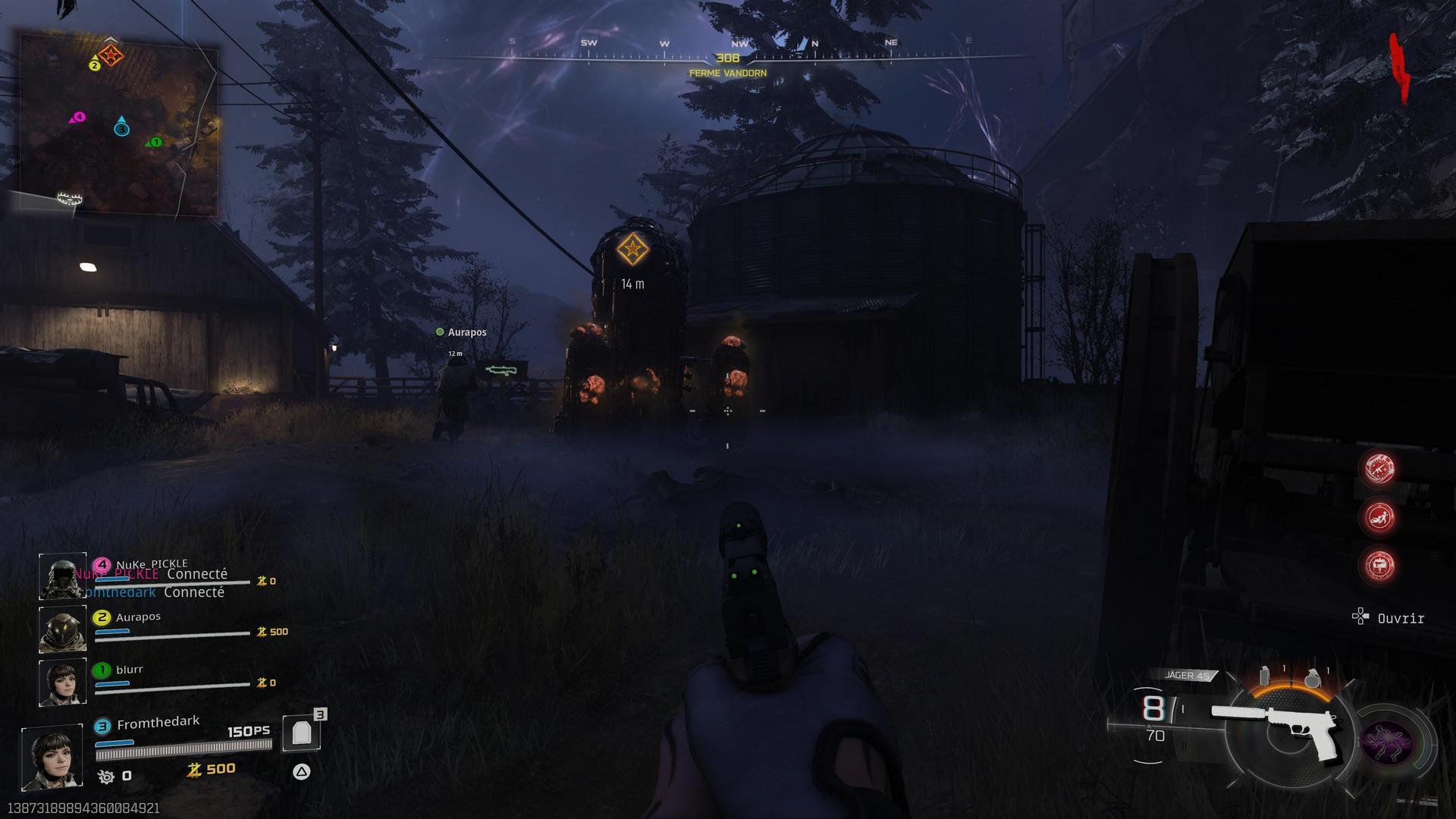This screenshot has width=1456, height=819.
Task: Activate the purple field upgrade ability
Action: tap(1387, 741)
